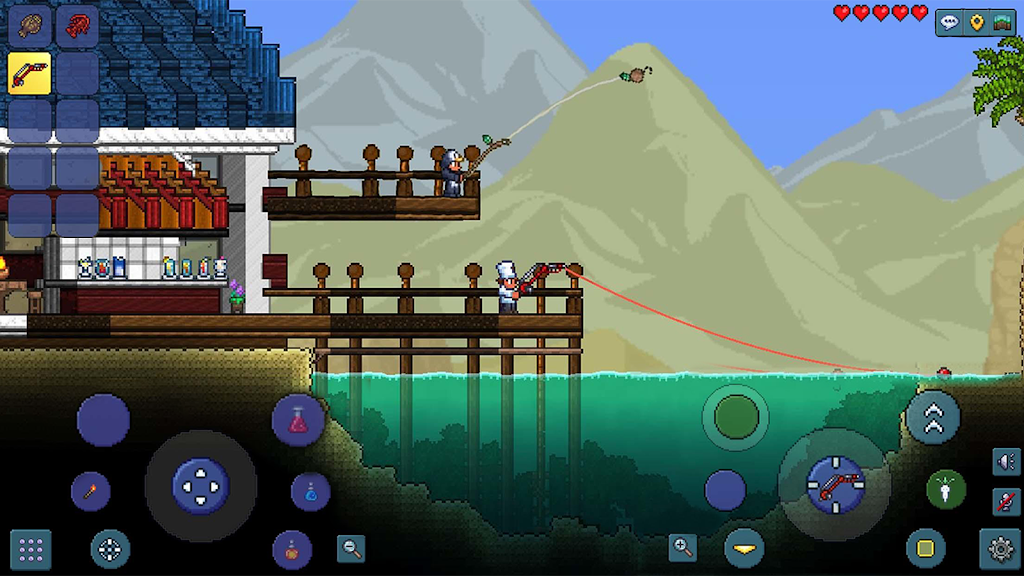Drink the blue mana potion shortcut

coord(311,492)
